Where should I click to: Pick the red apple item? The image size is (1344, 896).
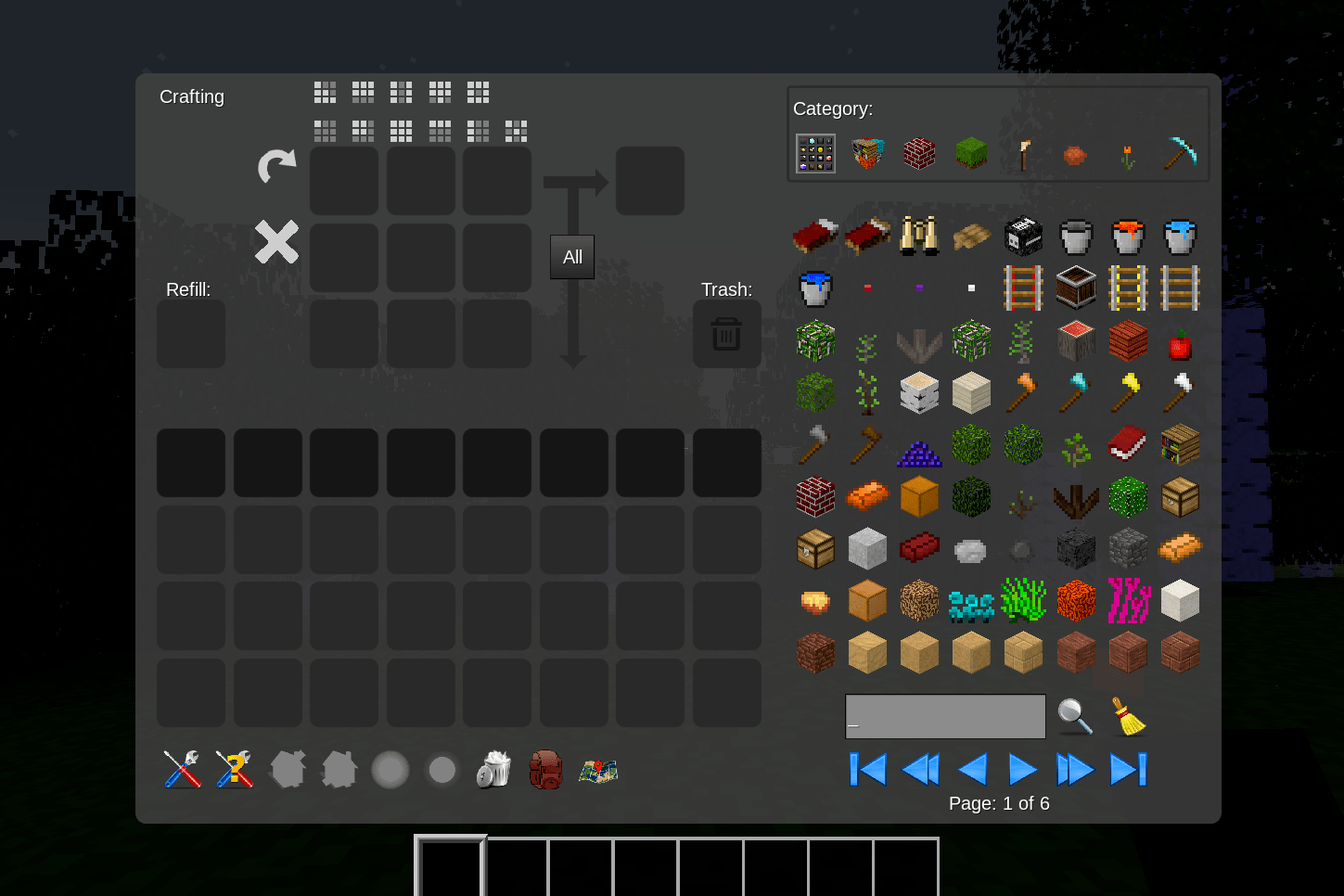click(1180, 345)
